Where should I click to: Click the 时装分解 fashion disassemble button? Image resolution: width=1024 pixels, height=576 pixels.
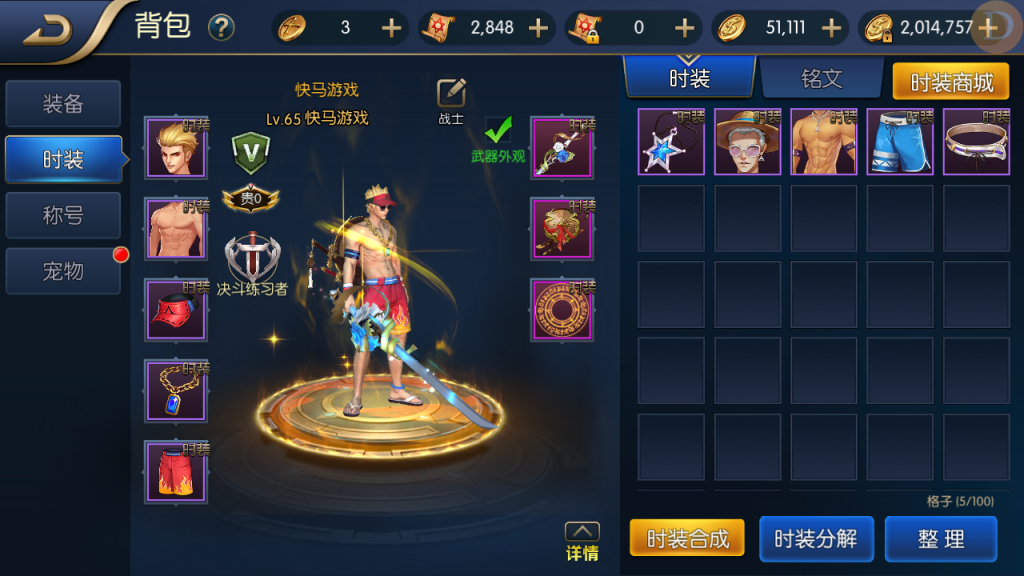pos(815,539)
